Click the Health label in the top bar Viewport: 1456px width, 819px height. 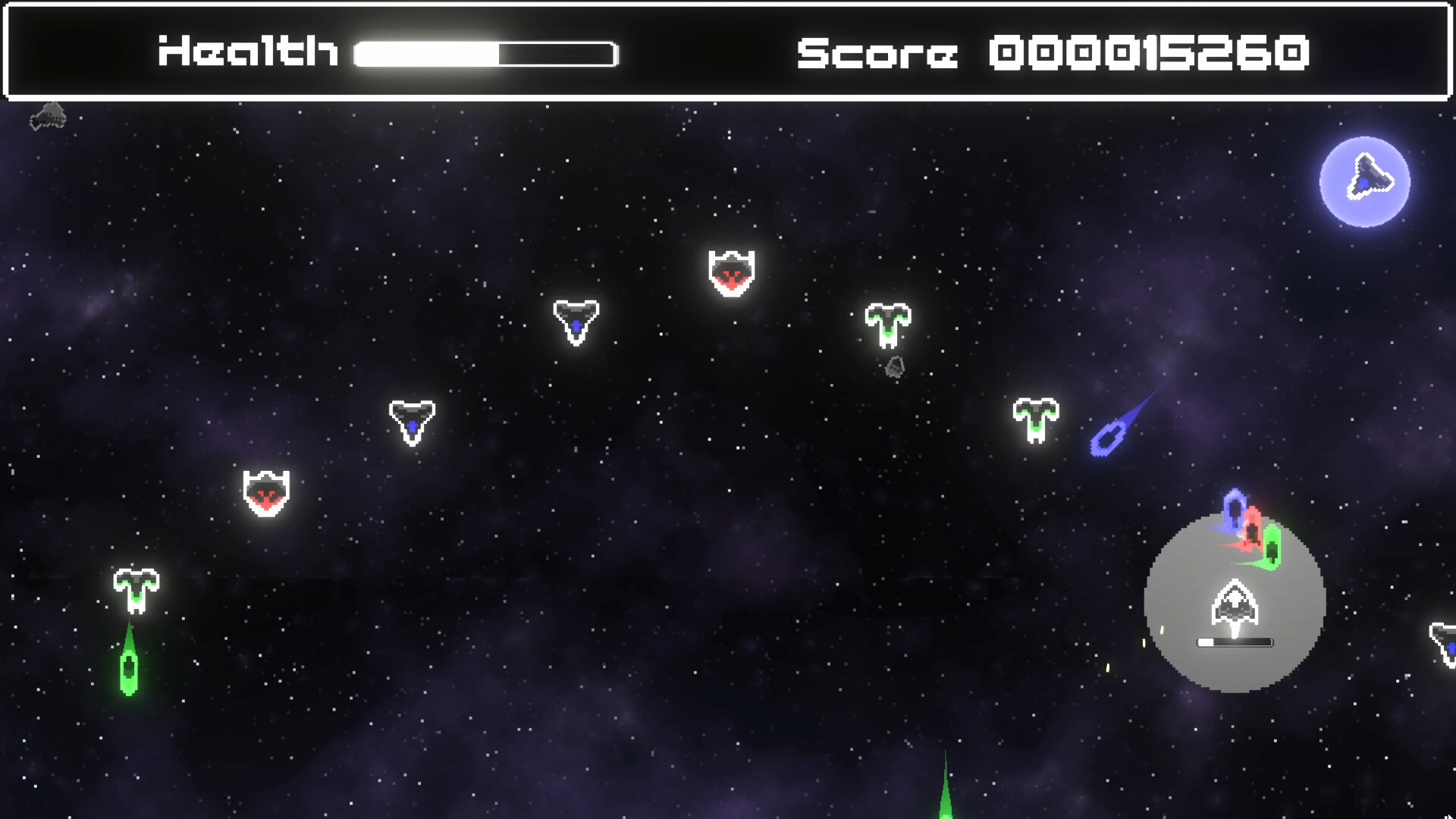pyautogui.click(x=246, y=51)
